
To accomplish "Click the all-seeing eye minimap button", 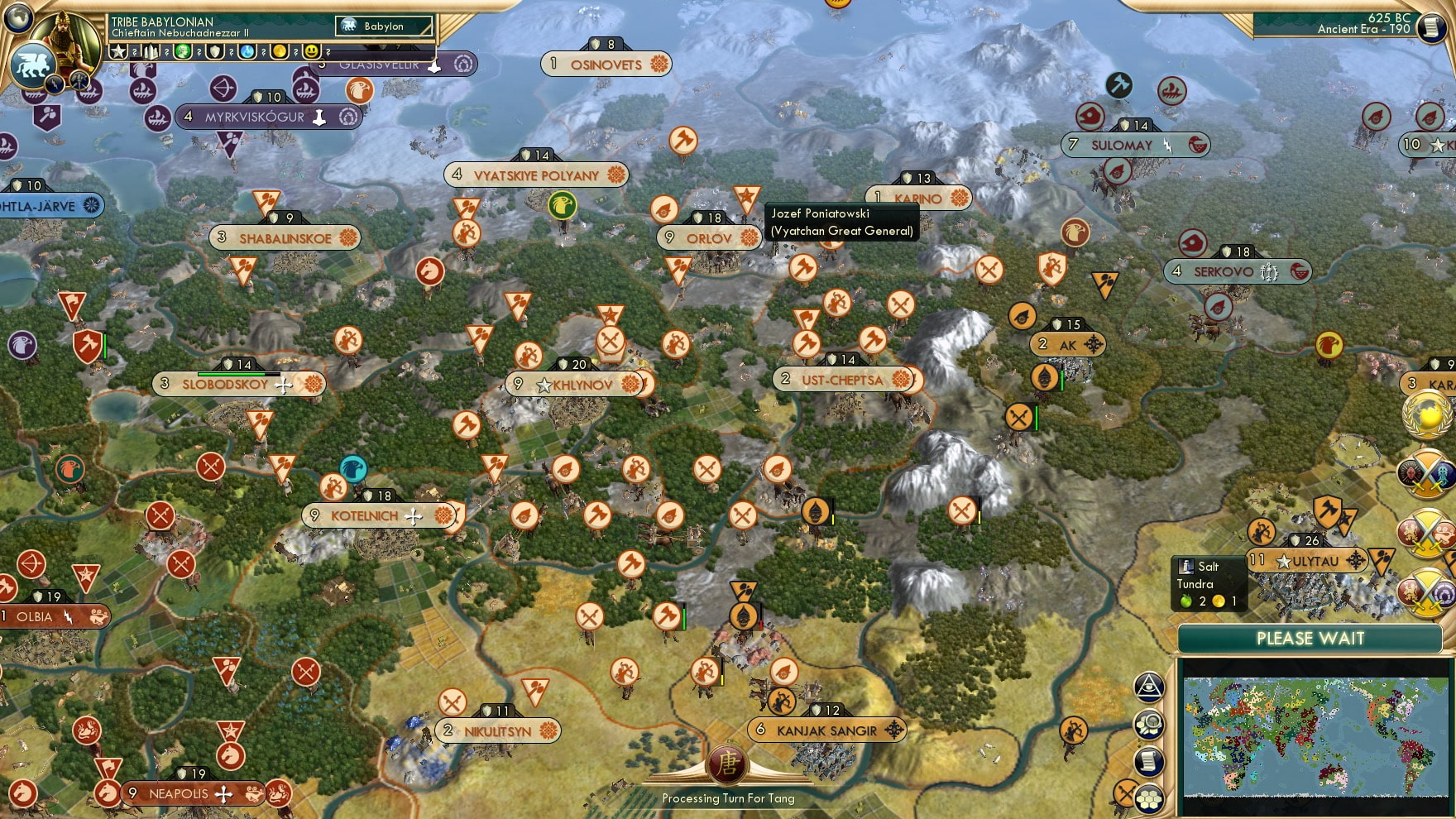I will 1147,687.
